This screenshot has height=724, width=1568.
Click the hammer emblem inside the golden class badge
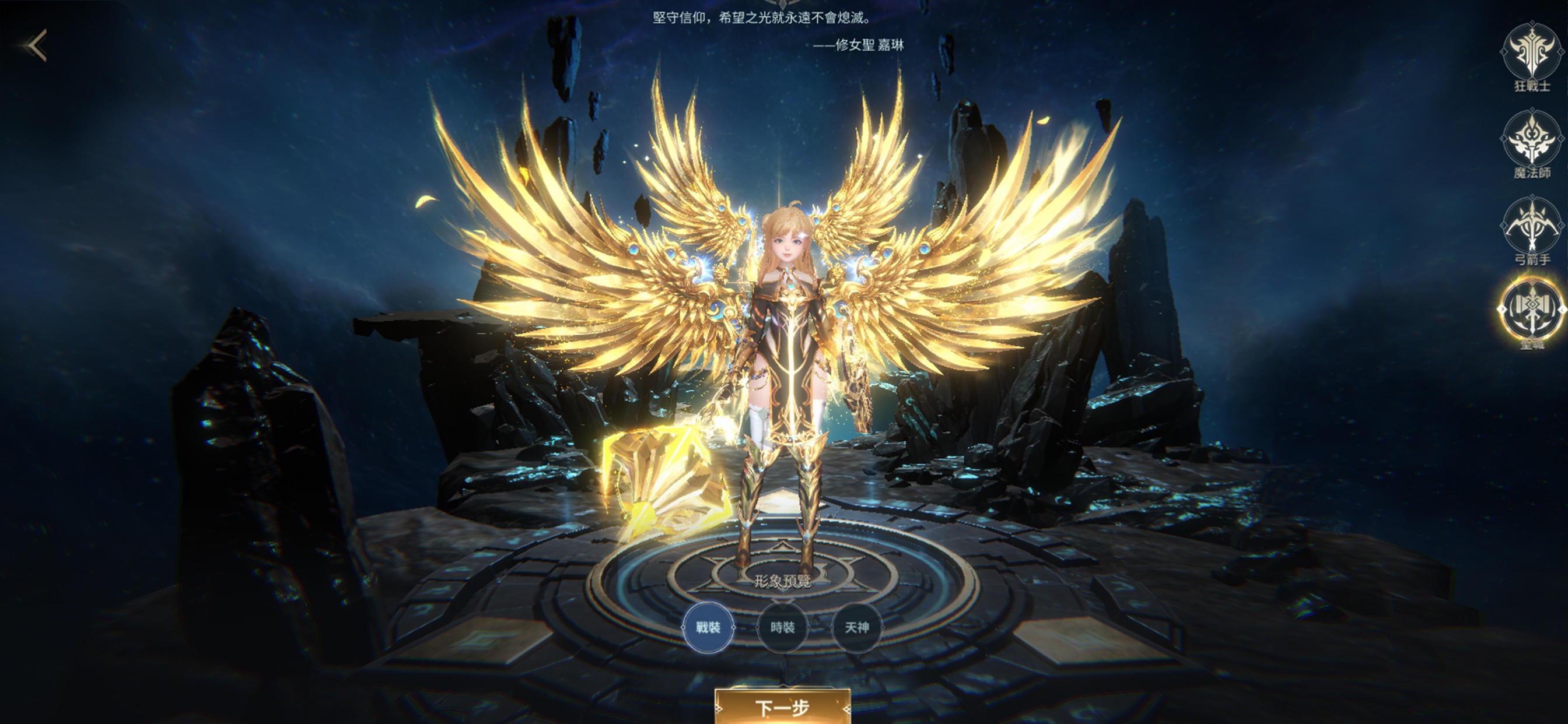1531,307
